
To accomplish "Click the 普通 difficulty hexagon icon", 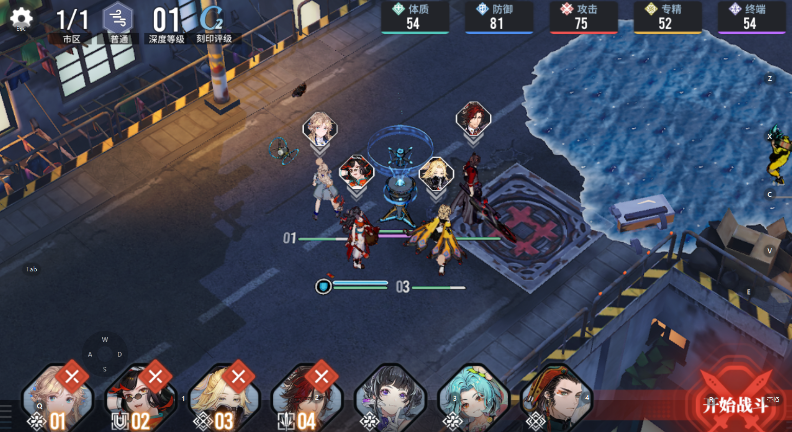I will pyautogui.click(x=118, y=19).
